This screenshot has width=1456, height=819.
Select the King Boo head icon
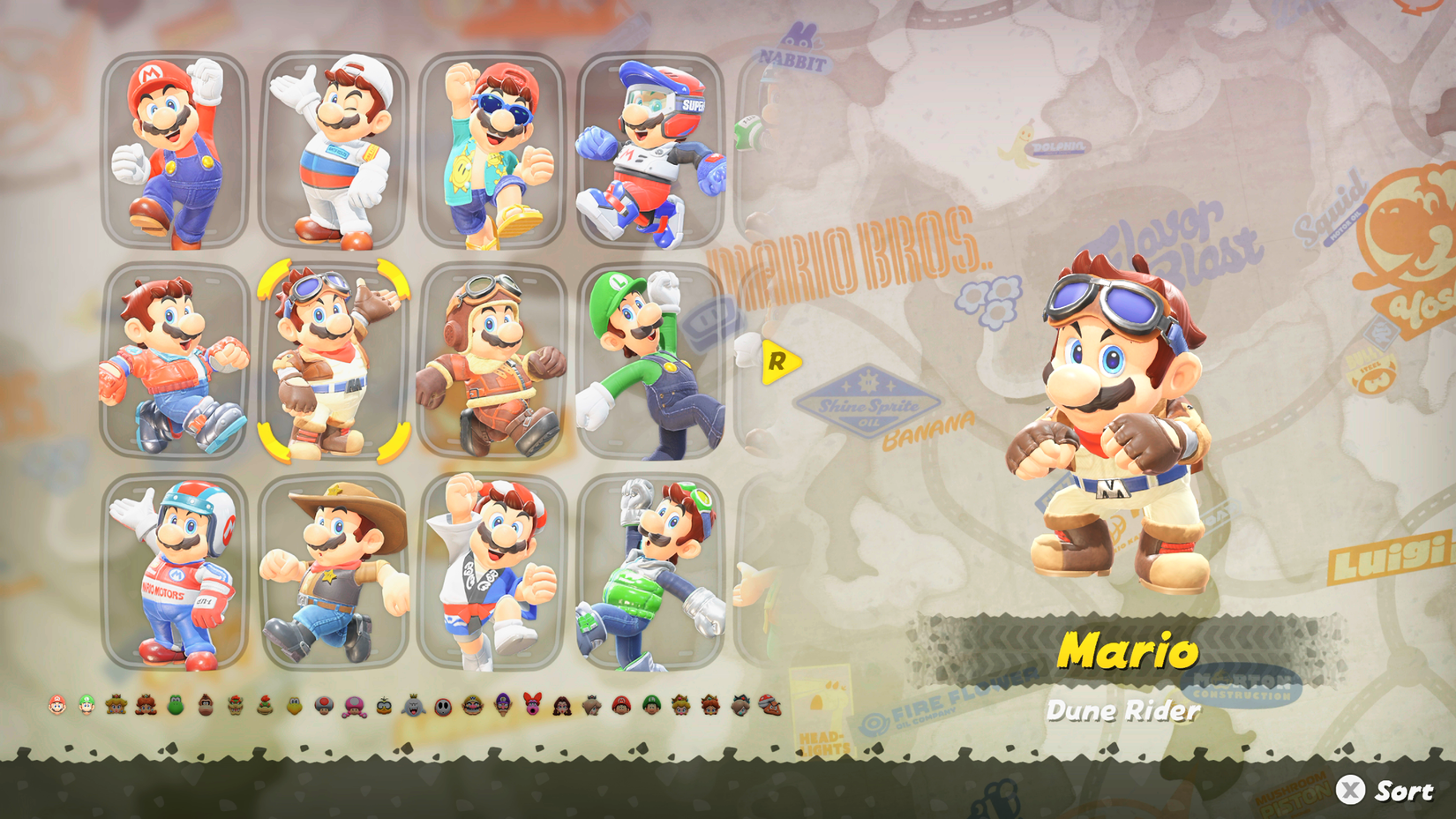point(412,708)
